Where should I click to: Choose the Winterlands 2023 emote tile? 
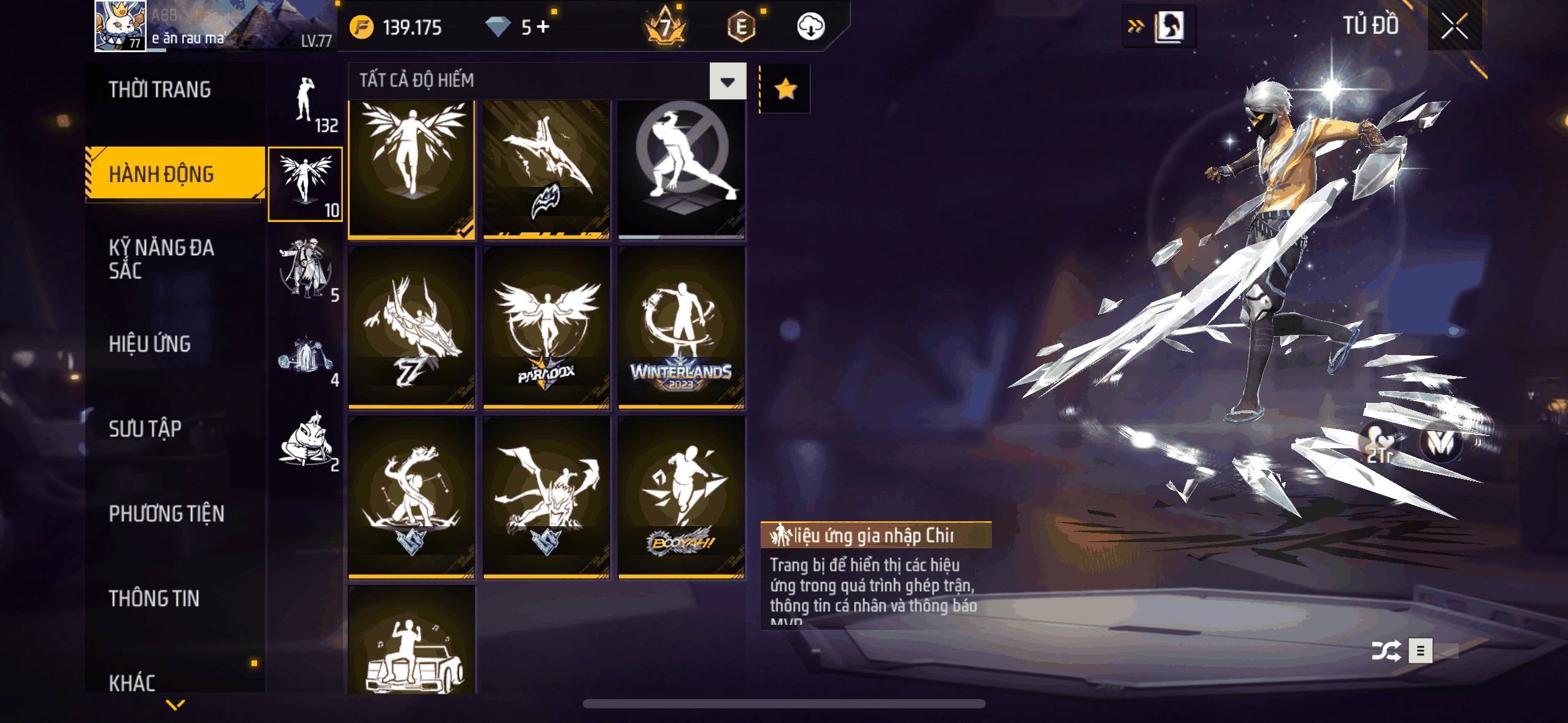681,327
